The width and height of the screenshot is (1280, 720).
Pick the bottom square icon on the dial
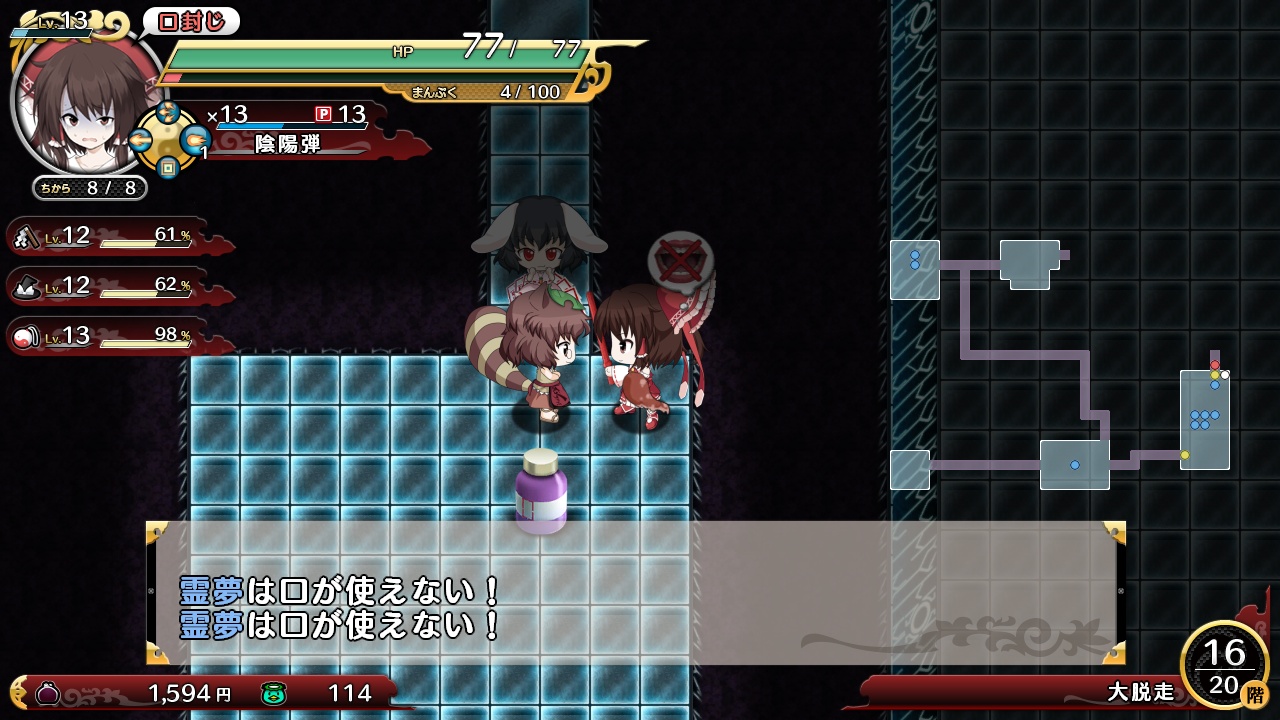[x=168, y=168]
